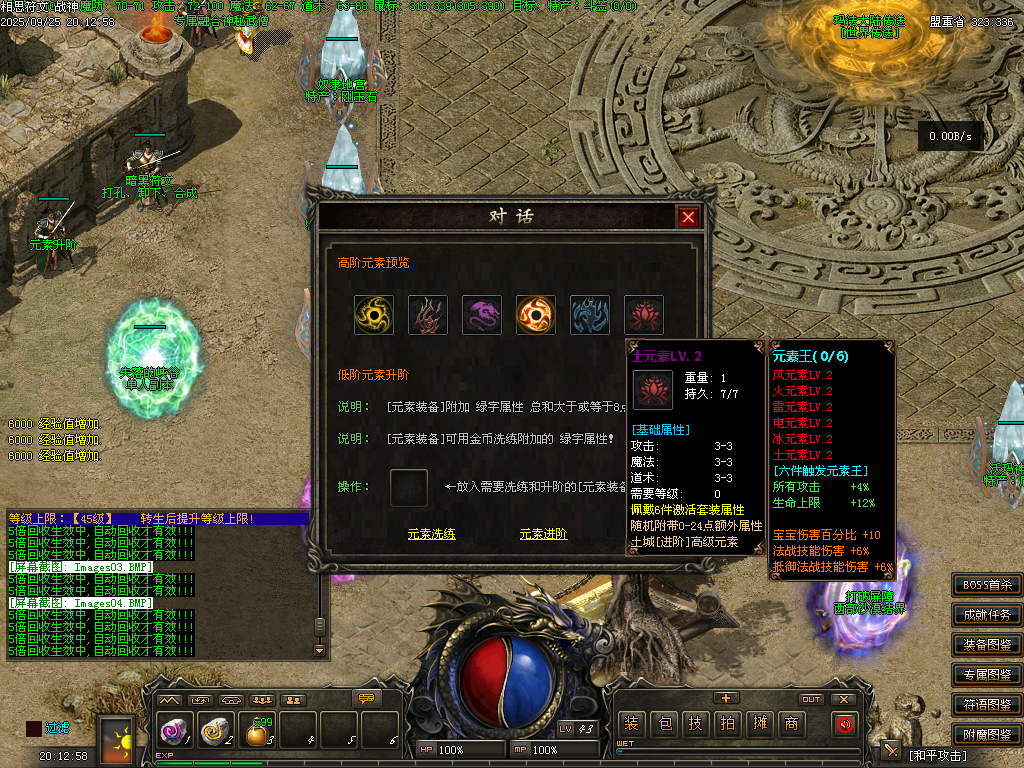The image size is (1024, 768).
Task: Select the purple dragon element icon
Action: tap(482, 315)
